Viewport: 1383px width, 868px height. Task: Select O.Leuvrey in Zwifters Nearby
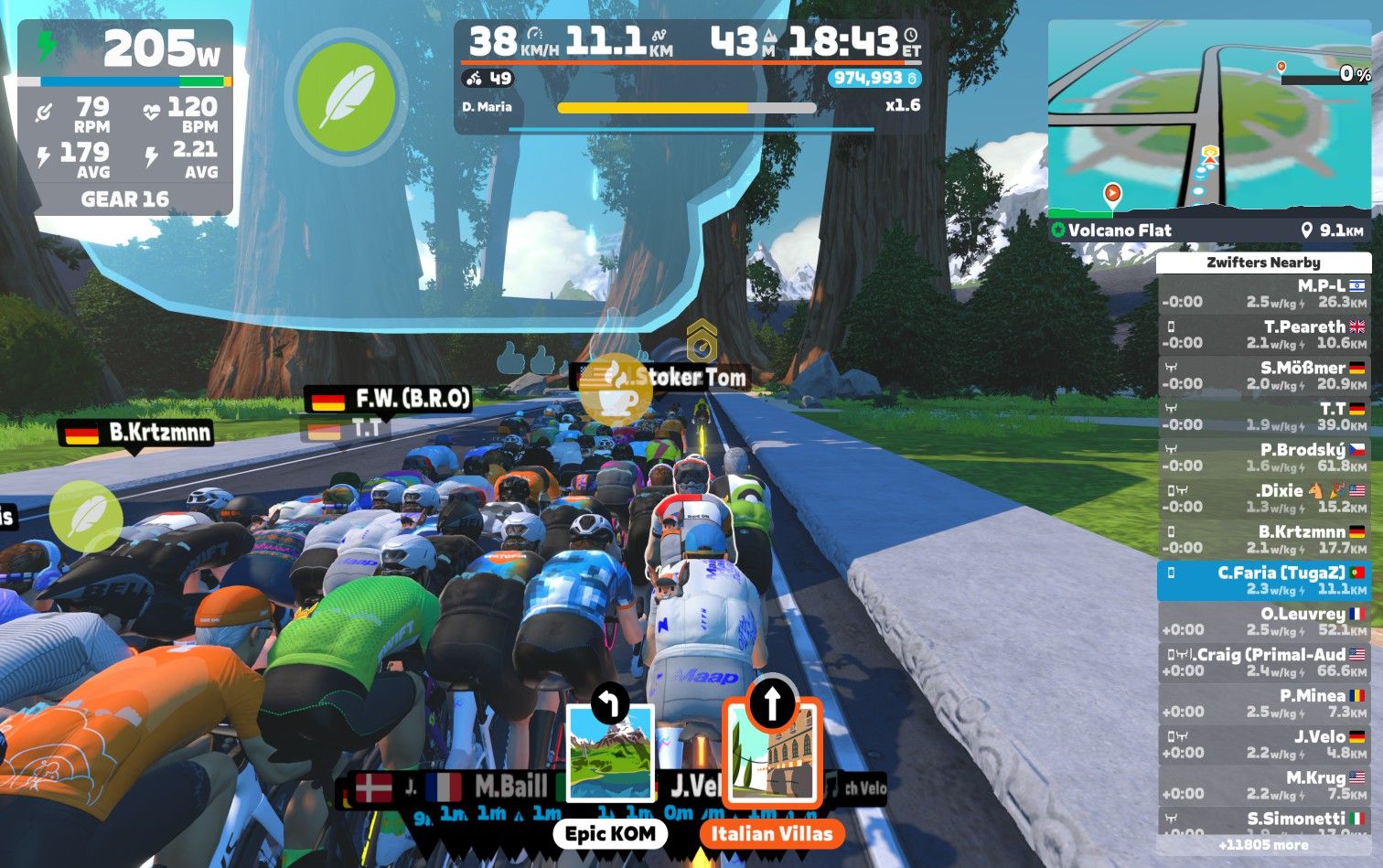(x=1263, y=622)
